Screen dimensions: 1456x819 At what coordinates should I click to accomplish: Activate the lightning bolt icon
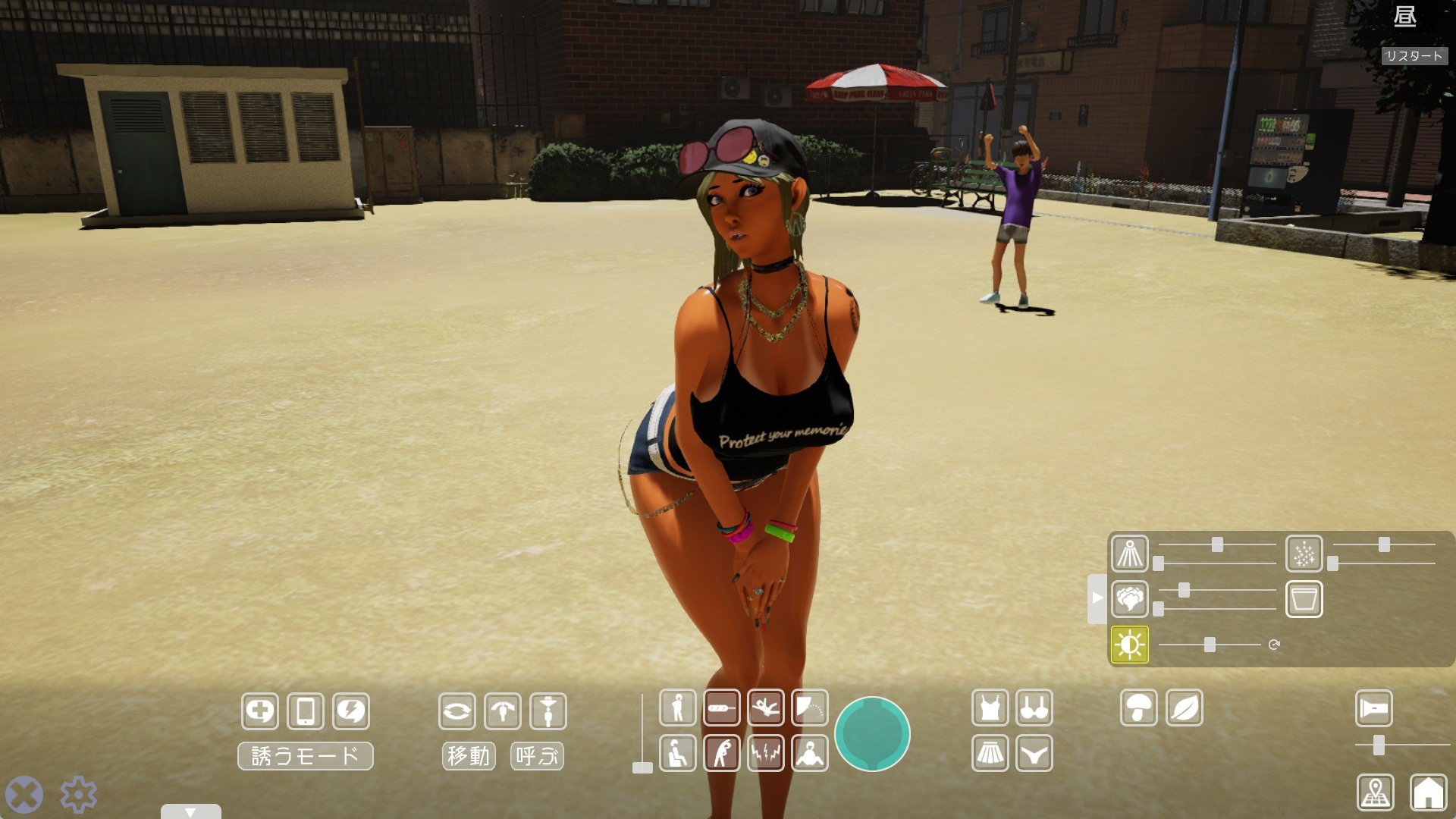[x=351, y=711]
